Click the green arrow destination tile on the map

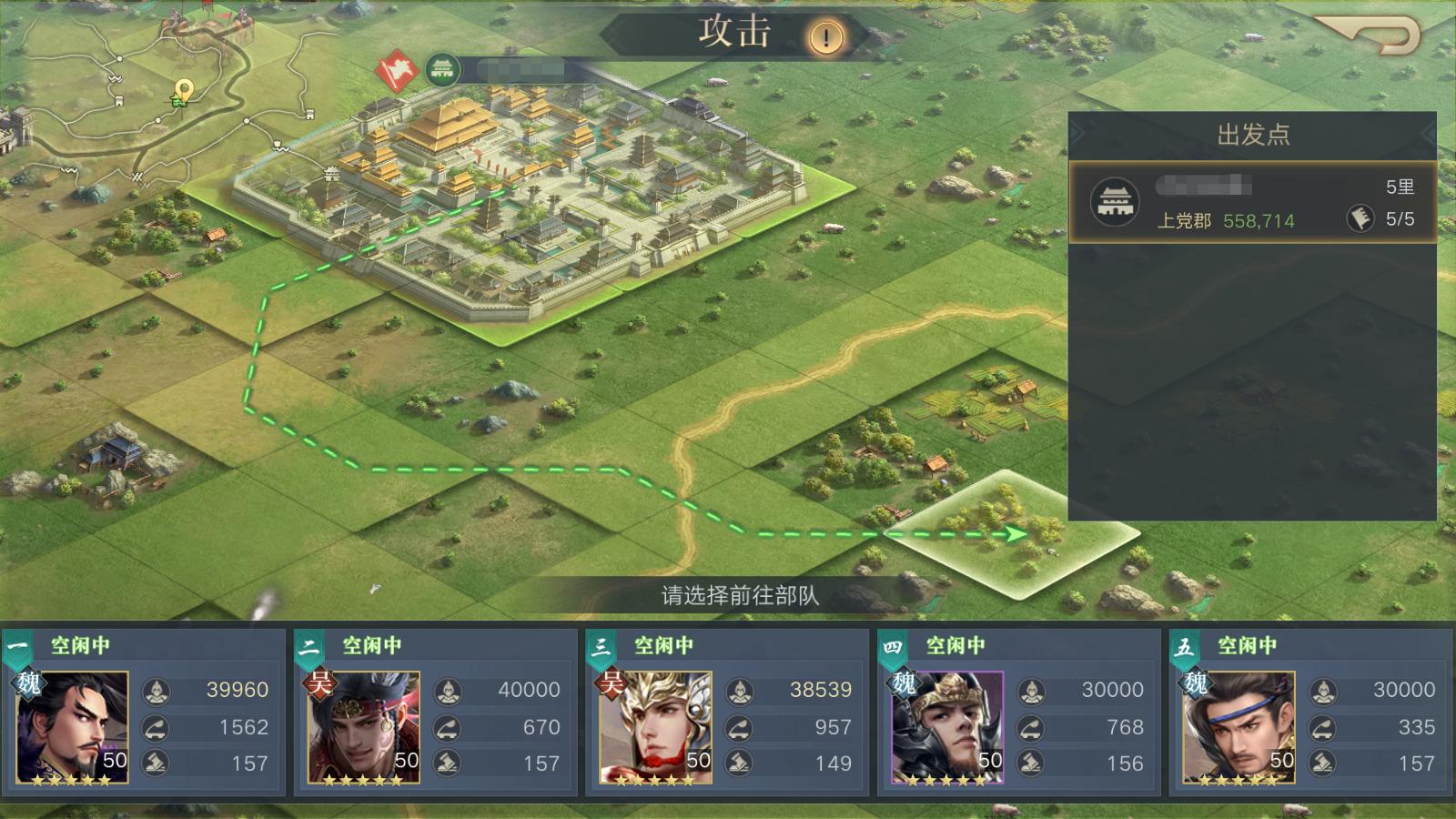point(1016,535)
